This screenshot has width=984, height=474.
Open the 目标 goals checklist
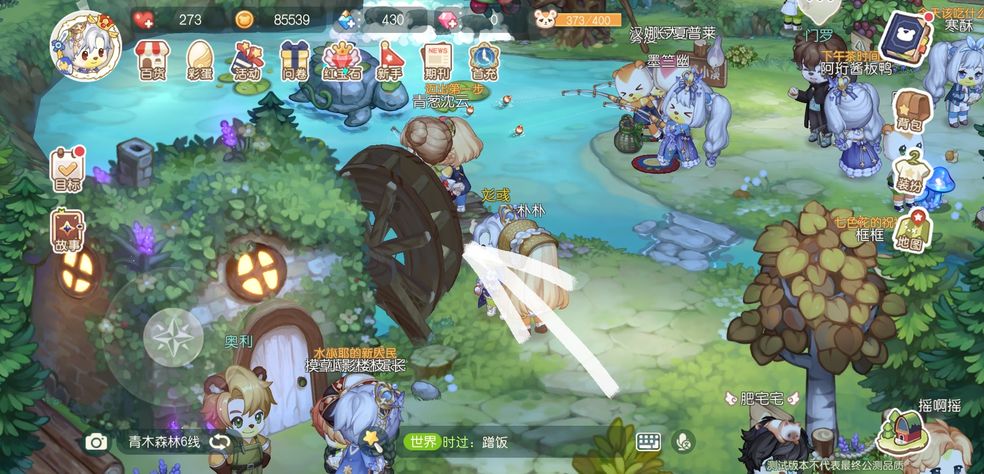click(67, 169)
